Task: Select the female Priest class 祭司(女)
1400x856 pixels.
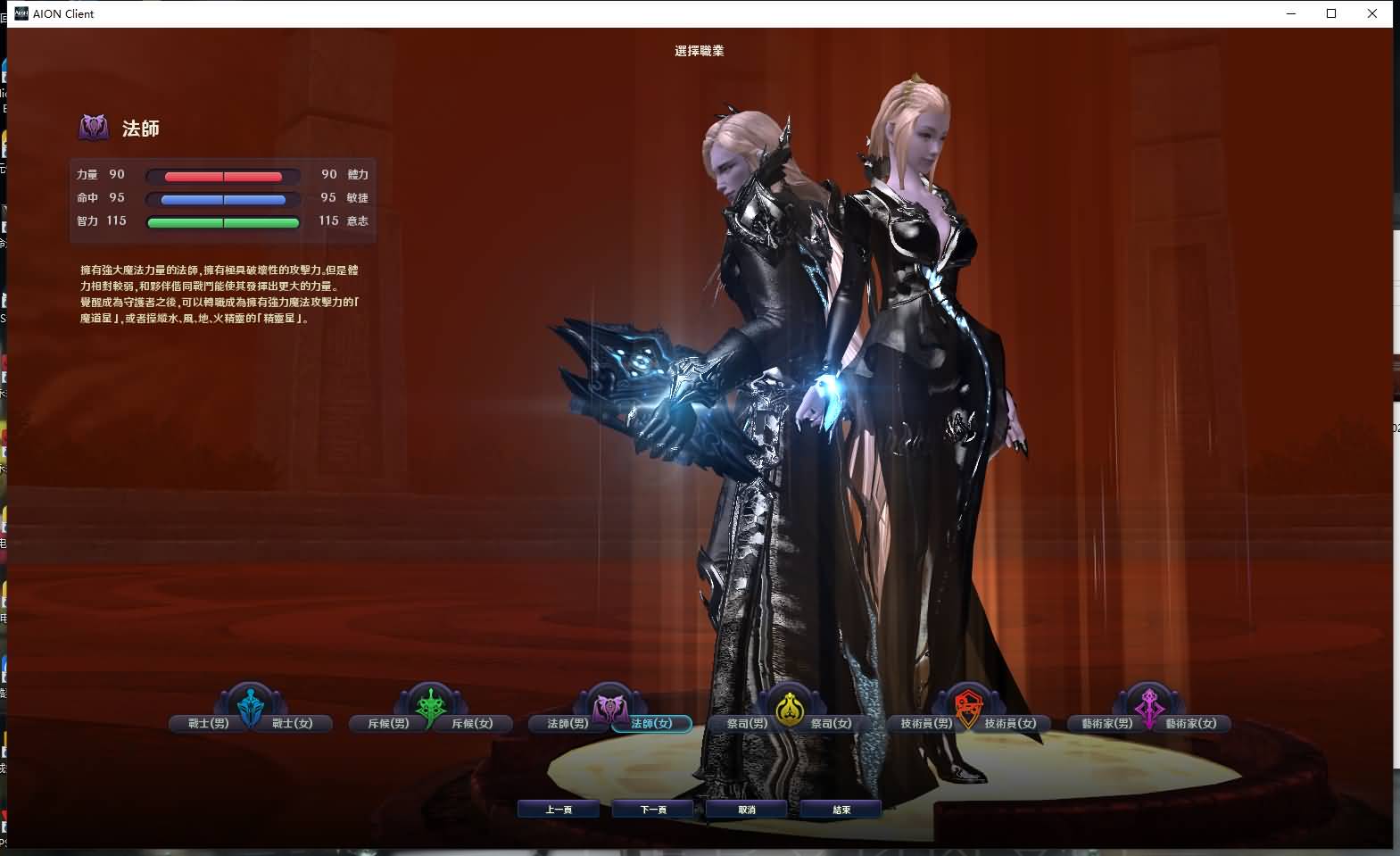Action: [x=832, y=723]
